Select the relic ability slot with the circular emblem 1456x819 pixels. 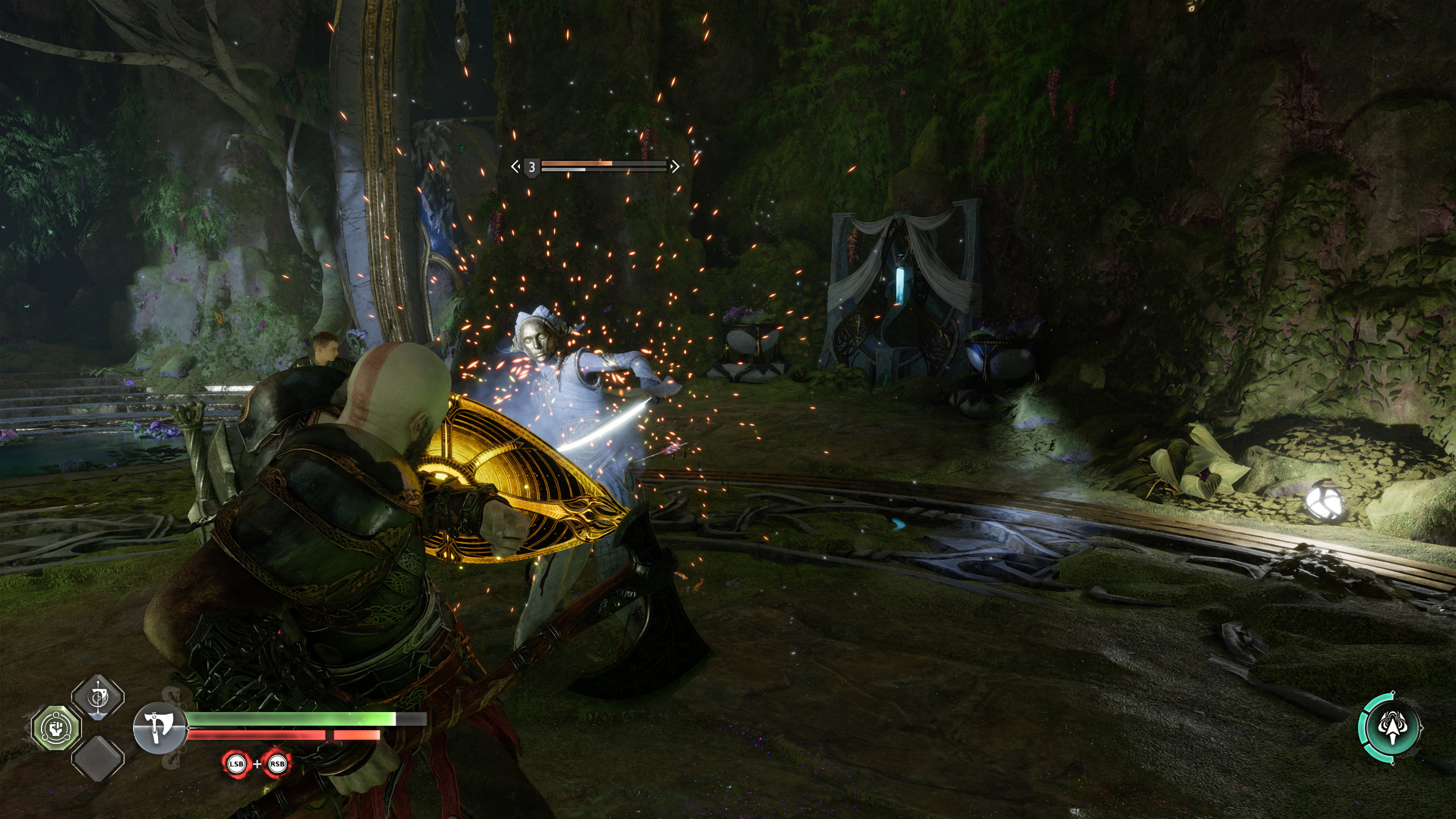[x=98, y=698]
